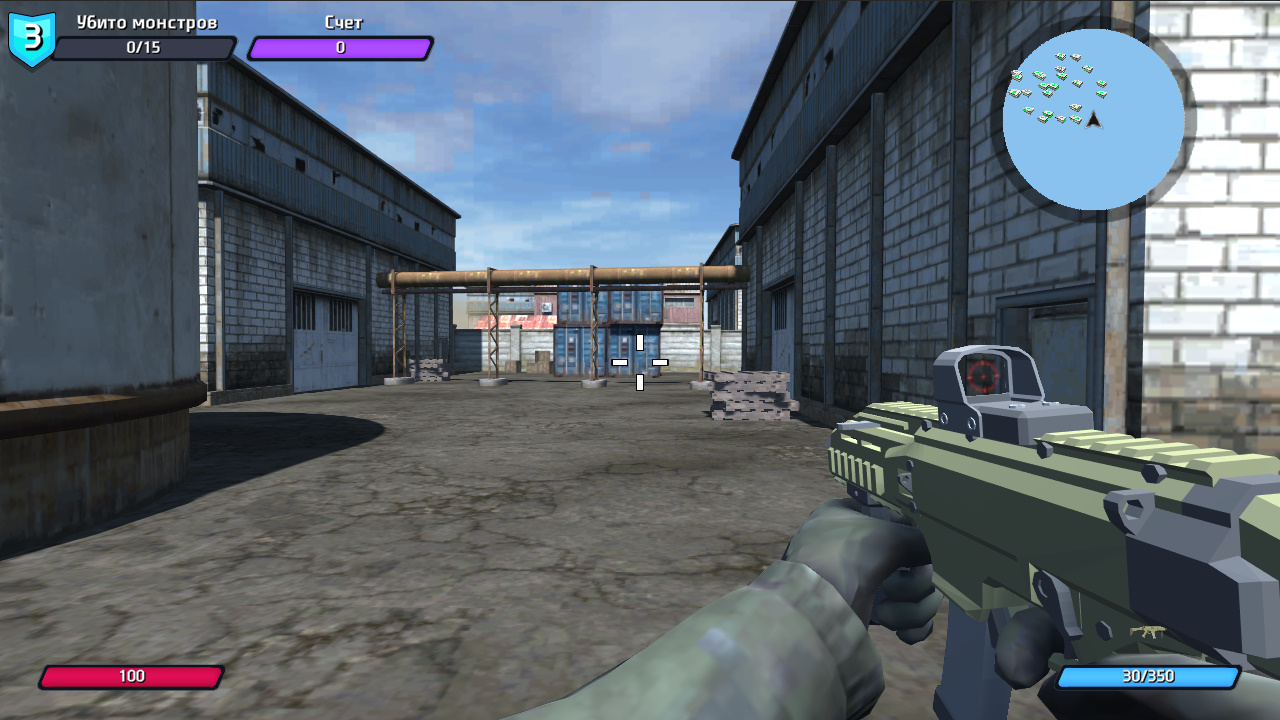Click the crosshair at screen center
This screenshot has height=720, width=1280.
[x=638, y=361]
